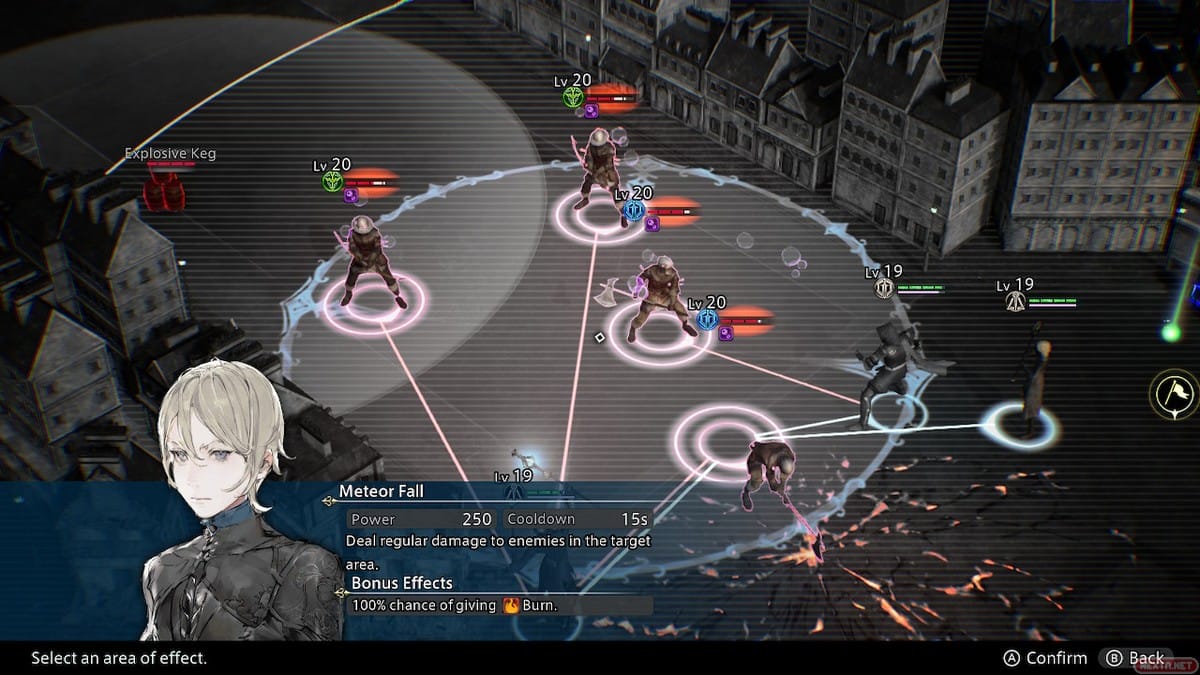This screenshot has width=1200, height=675.
Task: Open the flag objective icon
Action: pyautogui.click(x=1174, y=394)
